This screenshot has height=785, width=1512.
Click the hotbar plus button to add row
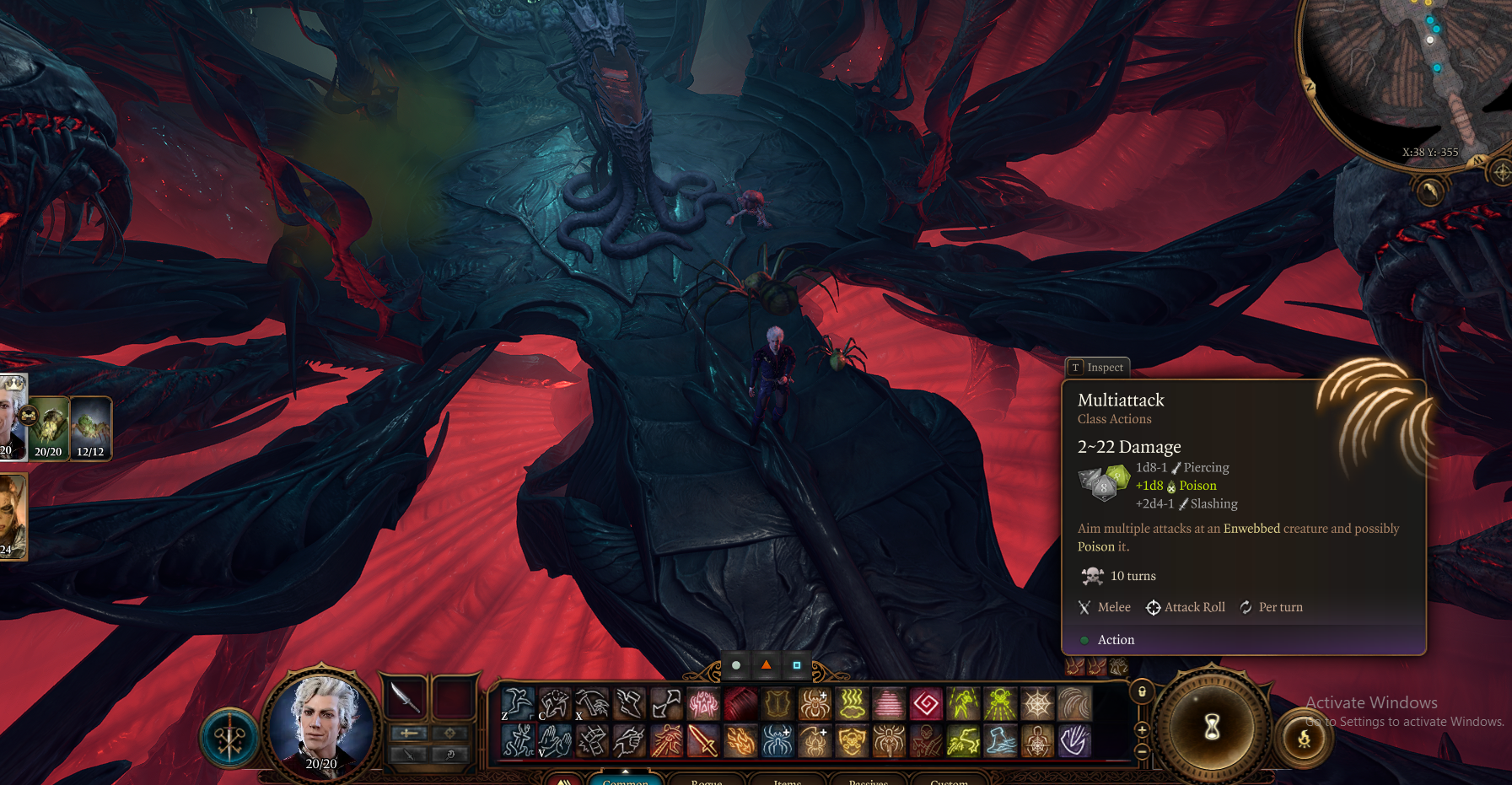coord(1142,729)
